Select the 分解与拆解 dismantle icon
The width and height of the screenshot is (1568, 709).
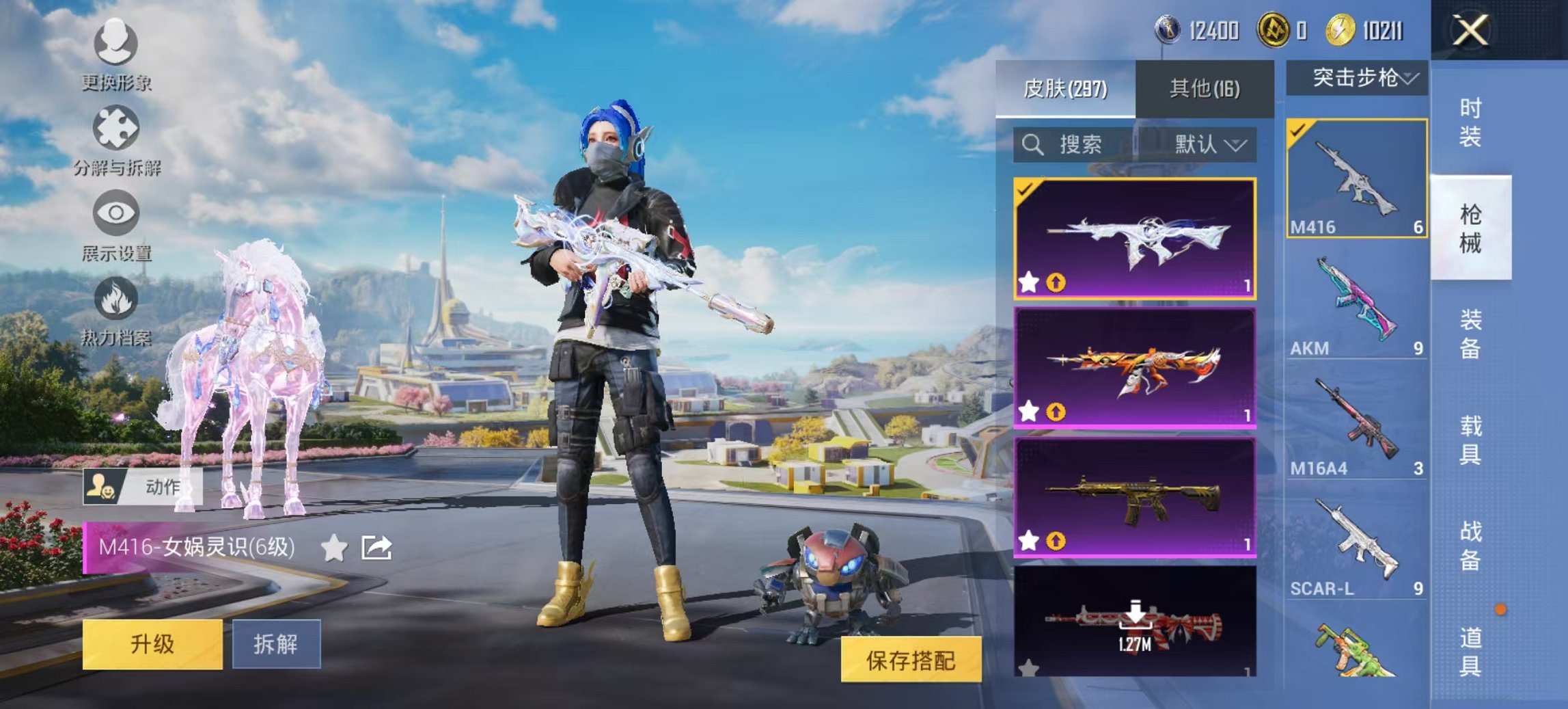pos(116,127)
